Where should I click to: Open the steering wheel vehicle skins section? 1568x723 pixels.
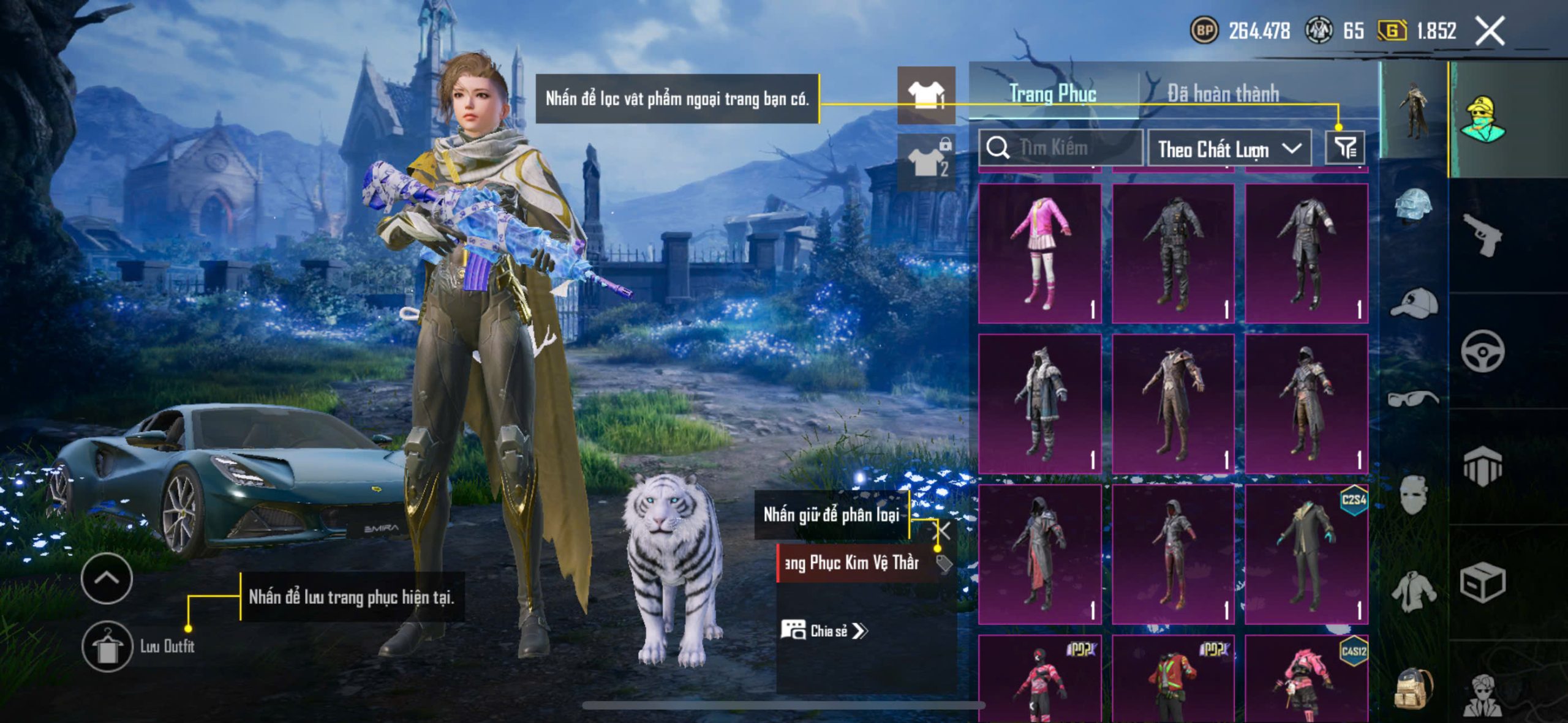[x=1482, y=351]
